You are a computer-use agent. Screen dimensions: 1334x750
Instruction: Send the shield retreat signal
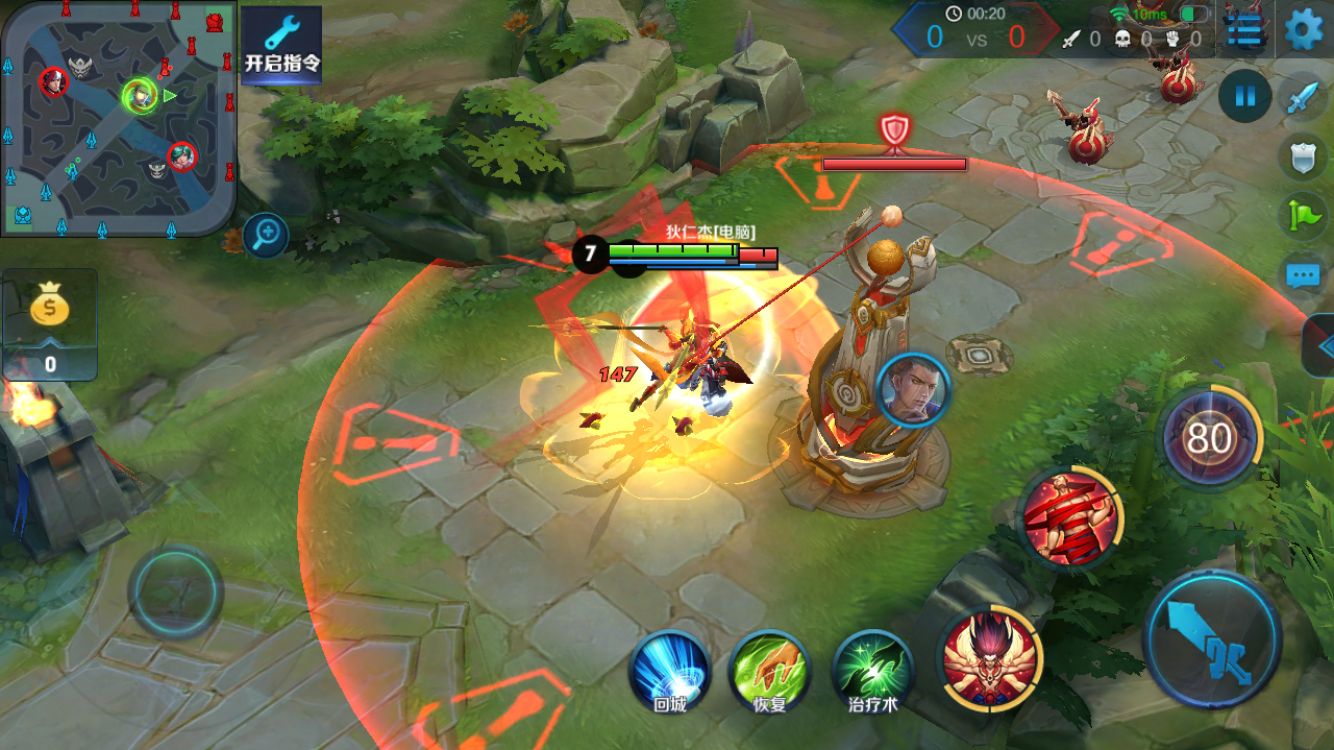1303,156
